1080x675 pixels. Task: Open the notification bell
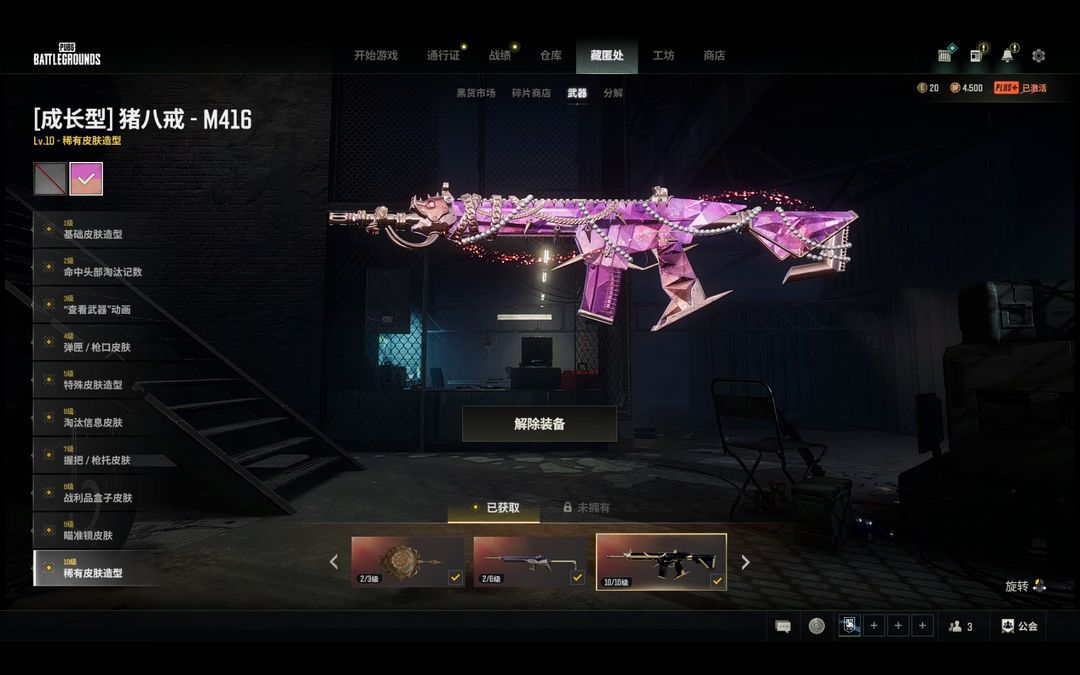point(1007,56)
